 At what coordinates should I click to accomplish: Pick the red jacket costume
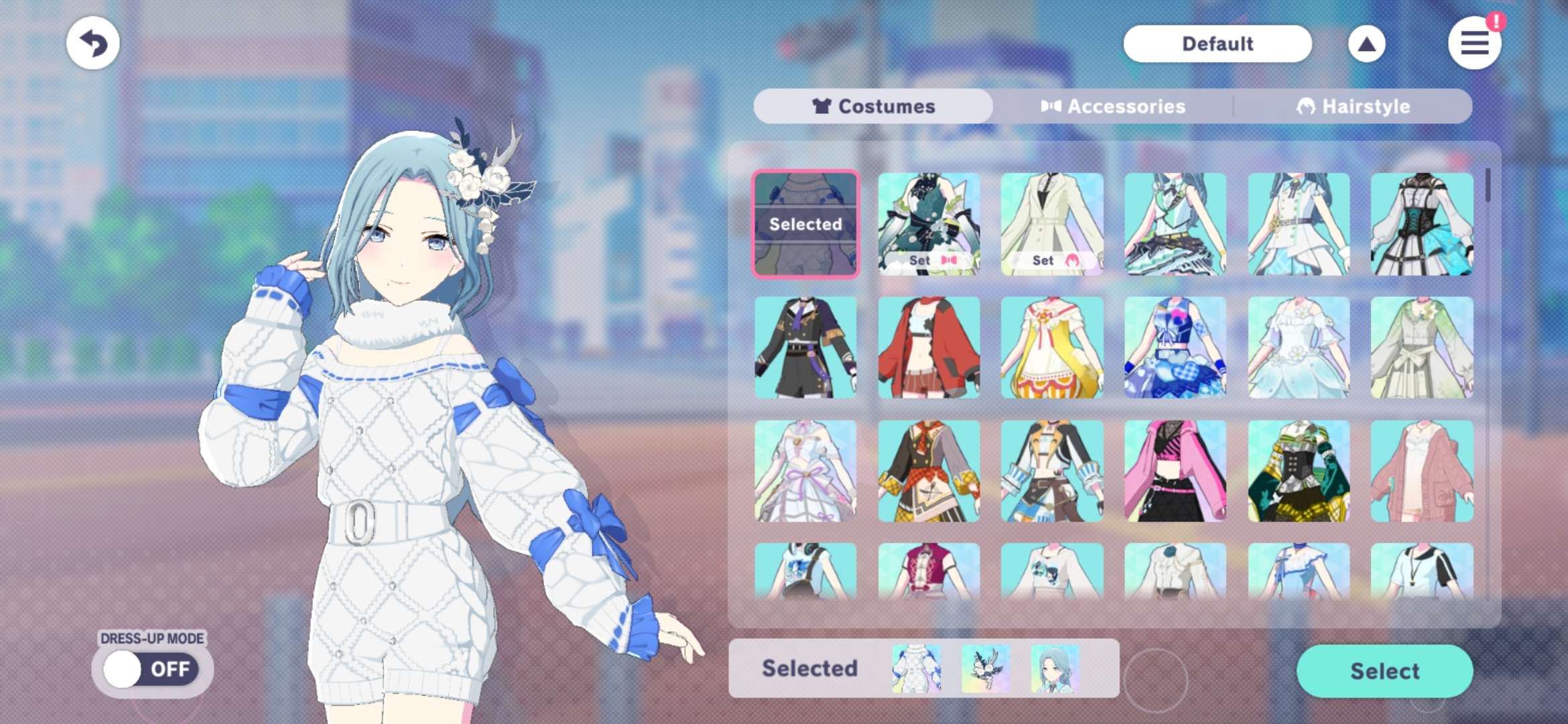(x=929, y=347)
